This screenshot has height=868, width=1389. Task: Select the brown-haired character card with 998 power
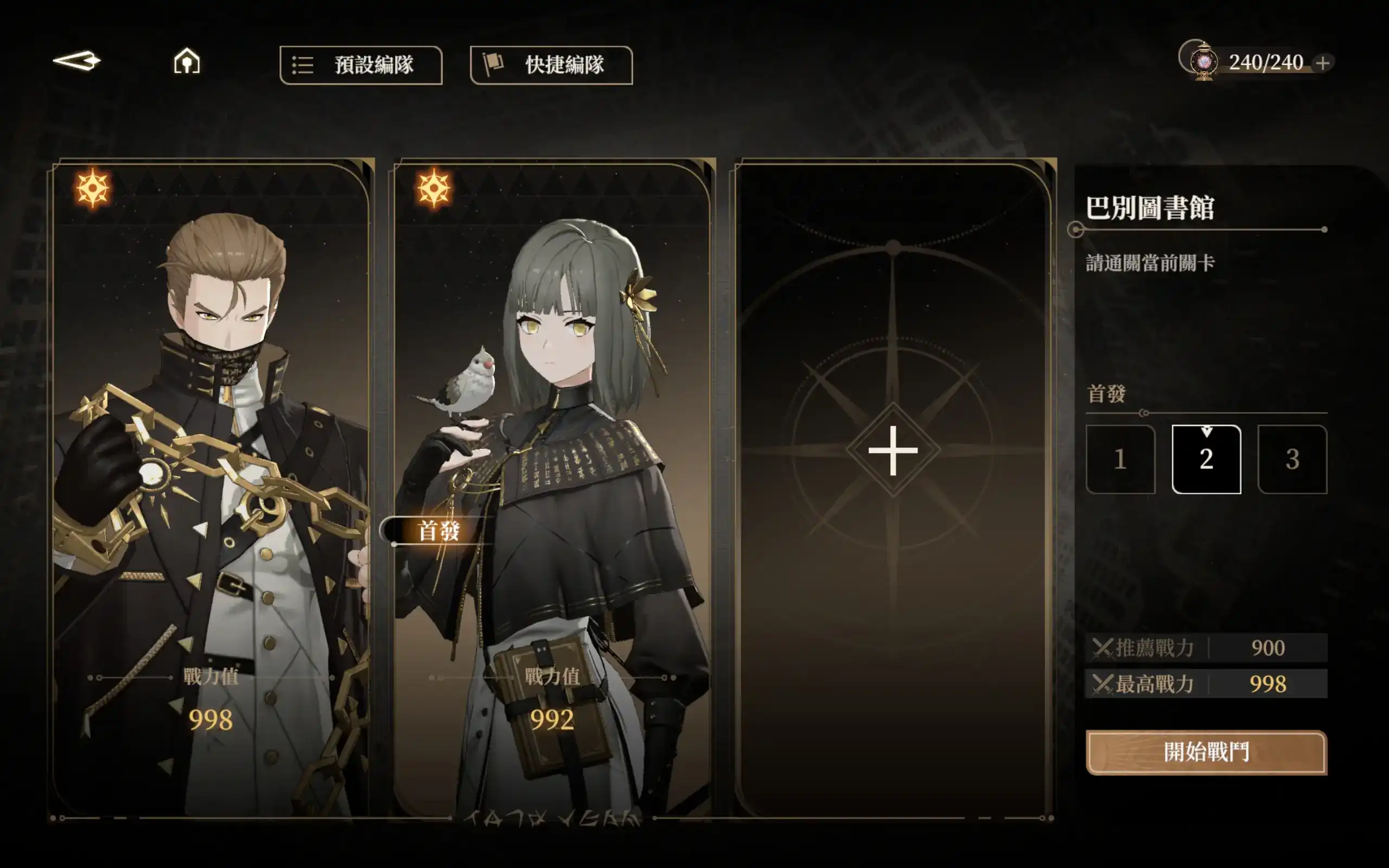tap(211, 488)
